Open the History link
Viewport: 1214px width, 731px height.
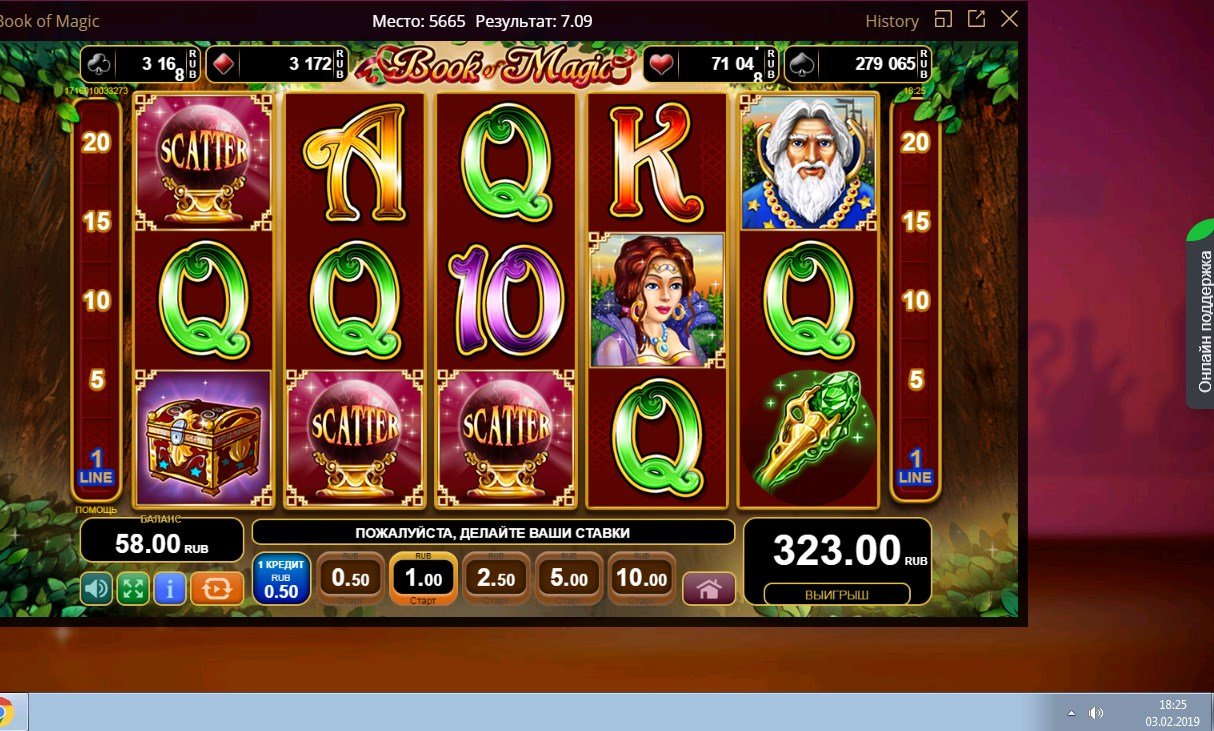892,21
